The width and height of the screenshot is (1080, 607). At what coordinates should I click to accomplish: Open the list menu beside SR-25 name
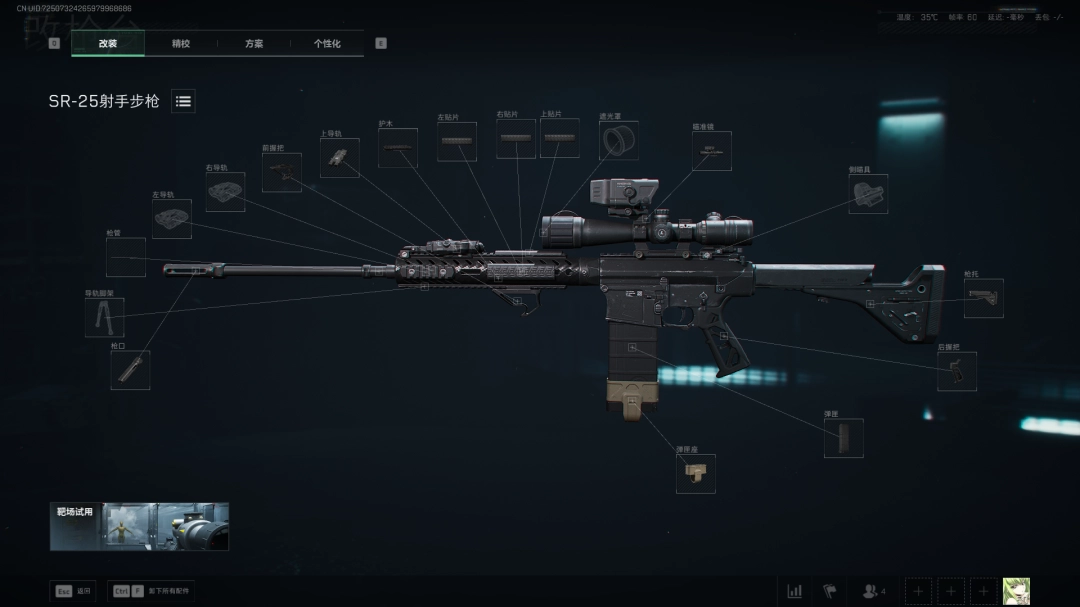(183, 101)
